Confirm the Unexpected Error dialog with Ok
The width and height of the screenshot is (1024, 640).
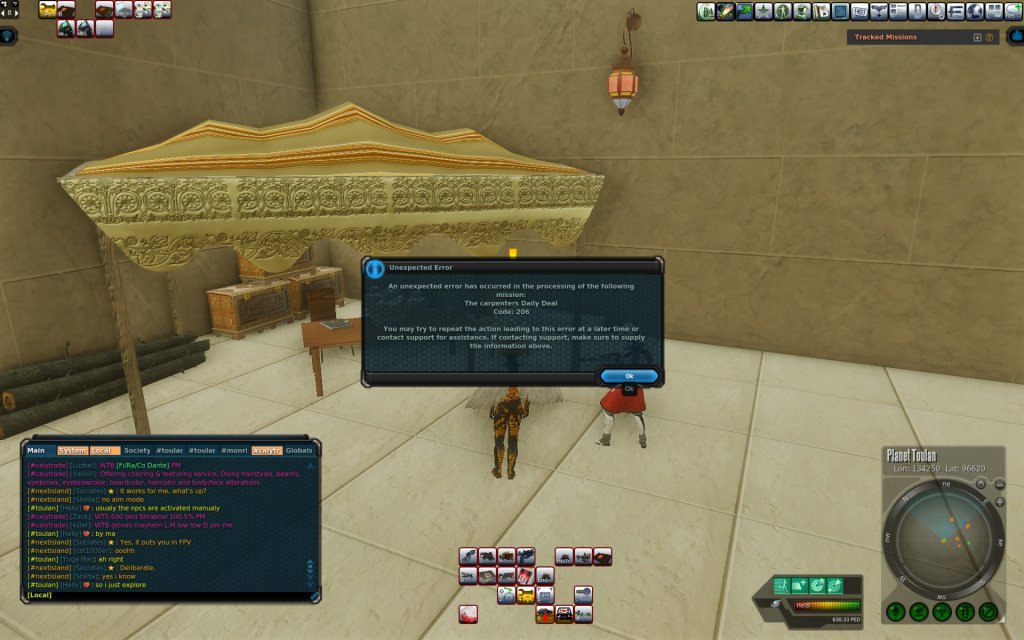(629, 376)
